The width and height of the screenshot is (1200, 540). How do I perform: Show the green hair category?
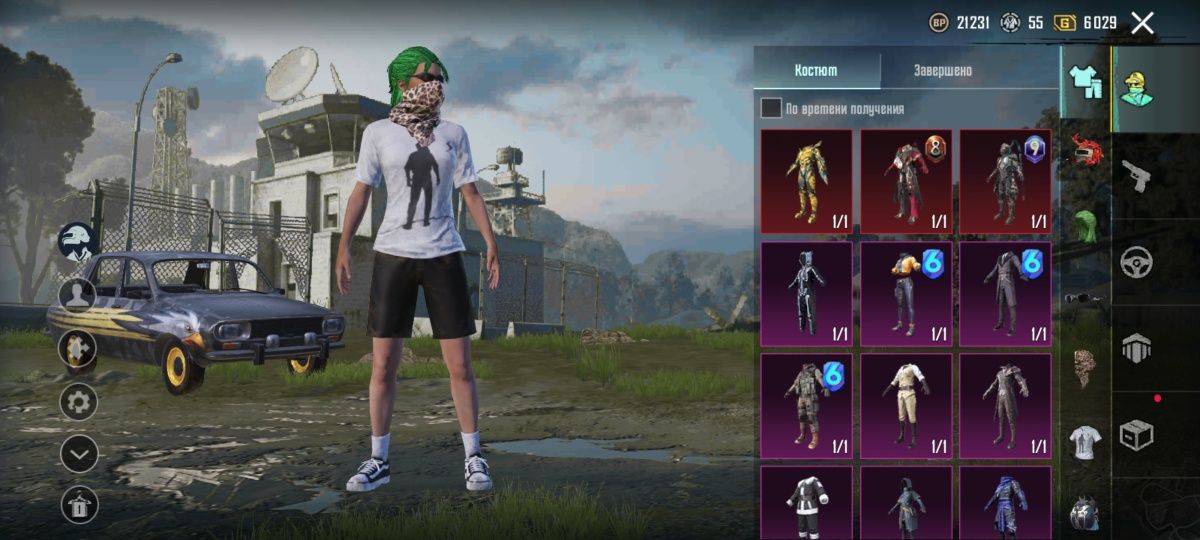coord(1085,225)
